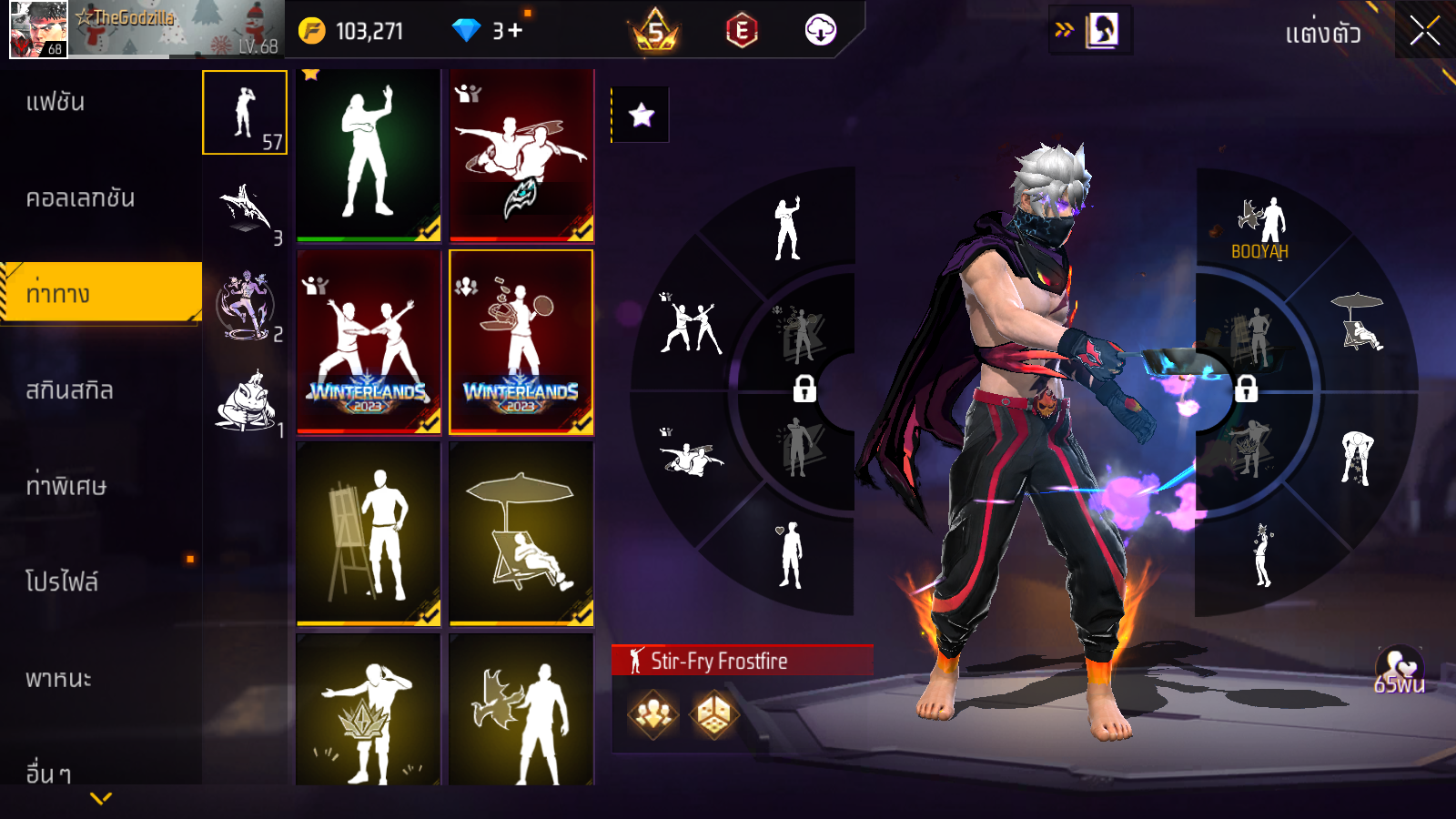The image size is (1456, 819).
Task: Open the profile category
Action: (62, 581)
